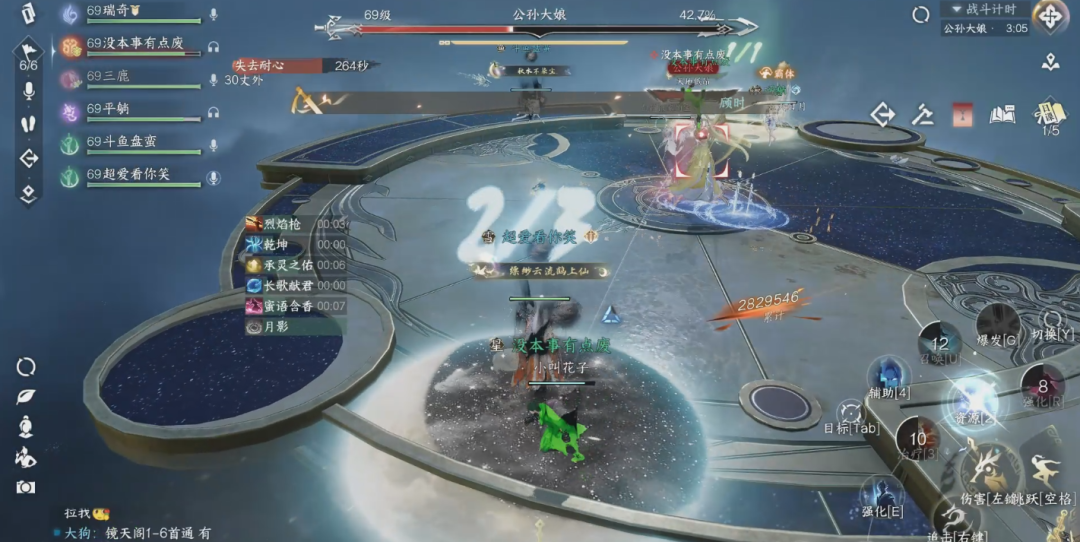Open the open-book guide icon
Viewport: 1080px width, 542px height.
(x=1002, y=115)
